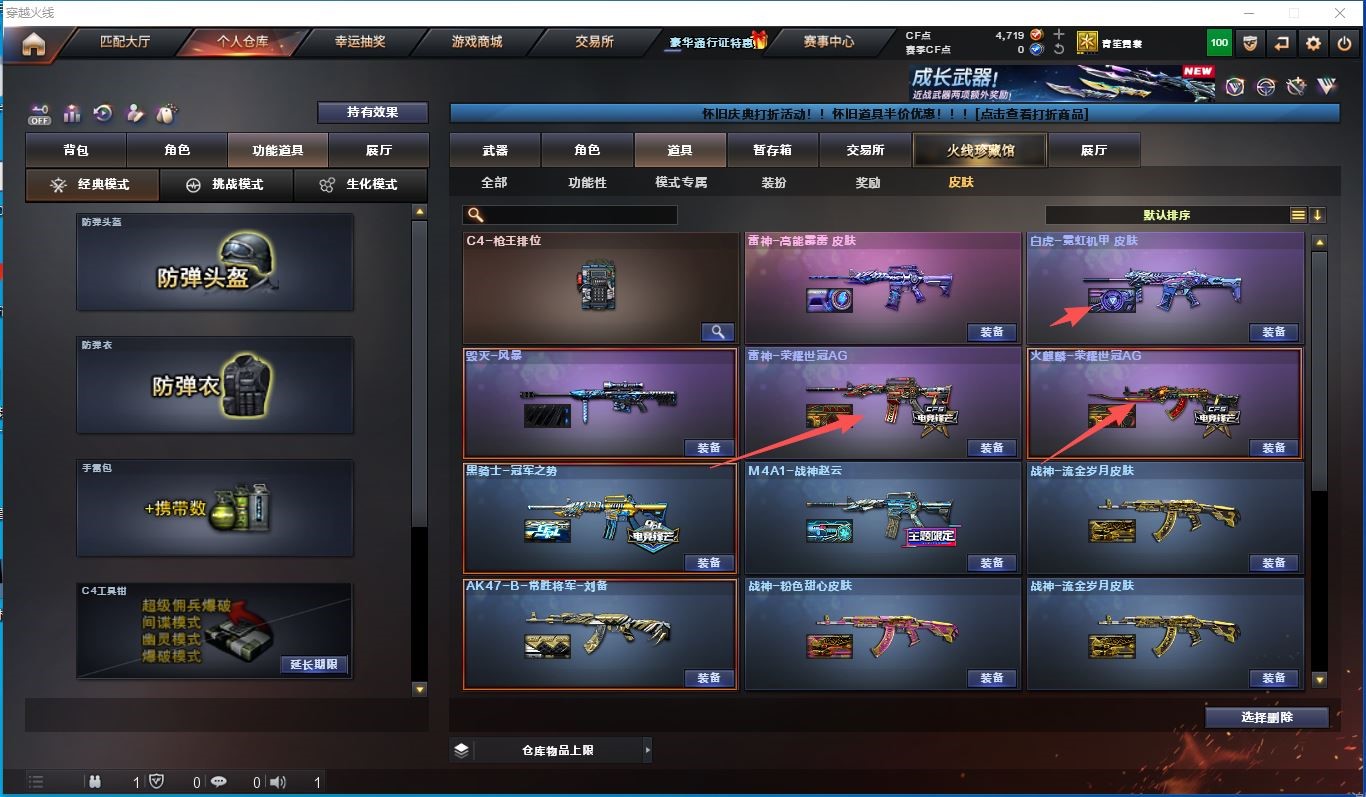Filter items by 功能性 category
The image size is (1366, 797).
coord(587,183)
